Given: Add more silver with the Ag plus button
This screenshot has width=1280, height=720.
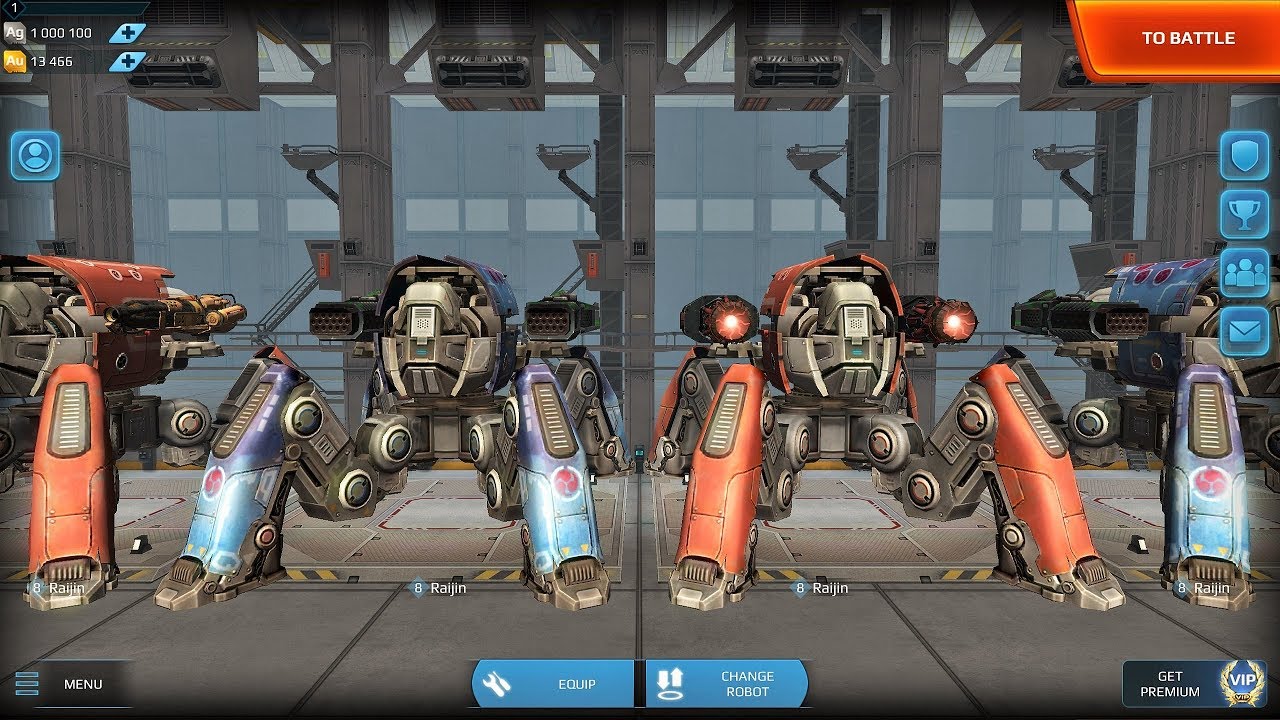Looking at the screenshot, I should [128, 33].
